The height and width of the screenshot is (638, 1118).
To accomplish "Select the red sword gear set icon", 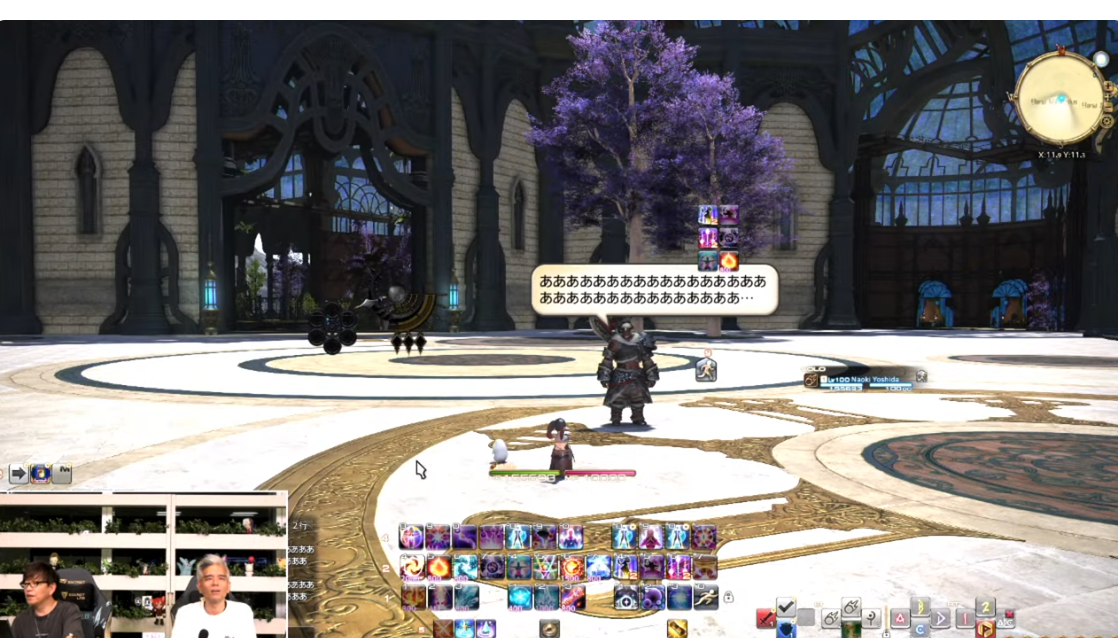I will (x=764, y=618).
